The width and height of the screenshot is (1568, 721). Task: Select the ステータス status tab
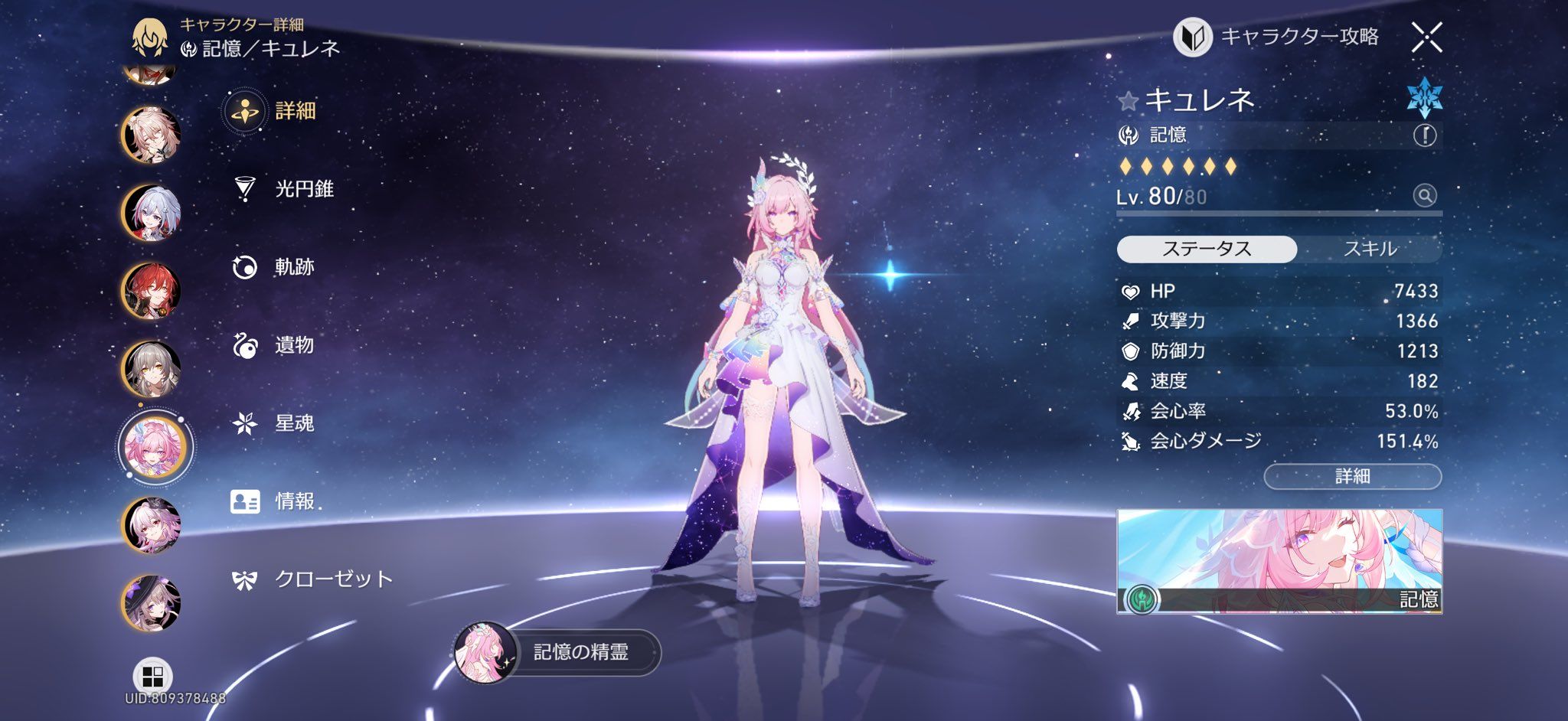[x=1207, y=249]
